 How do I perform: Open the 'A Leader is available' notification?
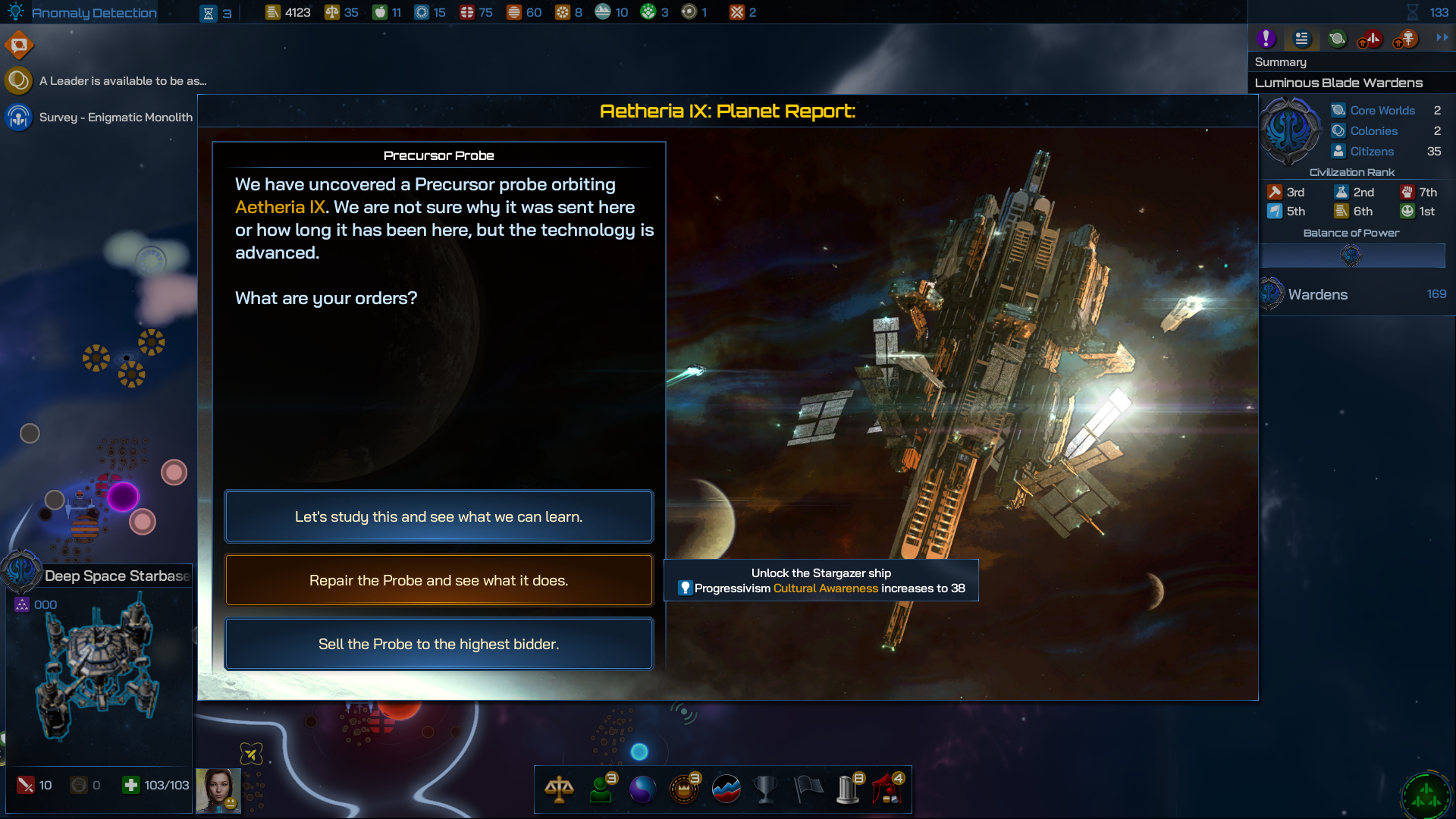pyautogui.click(x=121, y=80)
